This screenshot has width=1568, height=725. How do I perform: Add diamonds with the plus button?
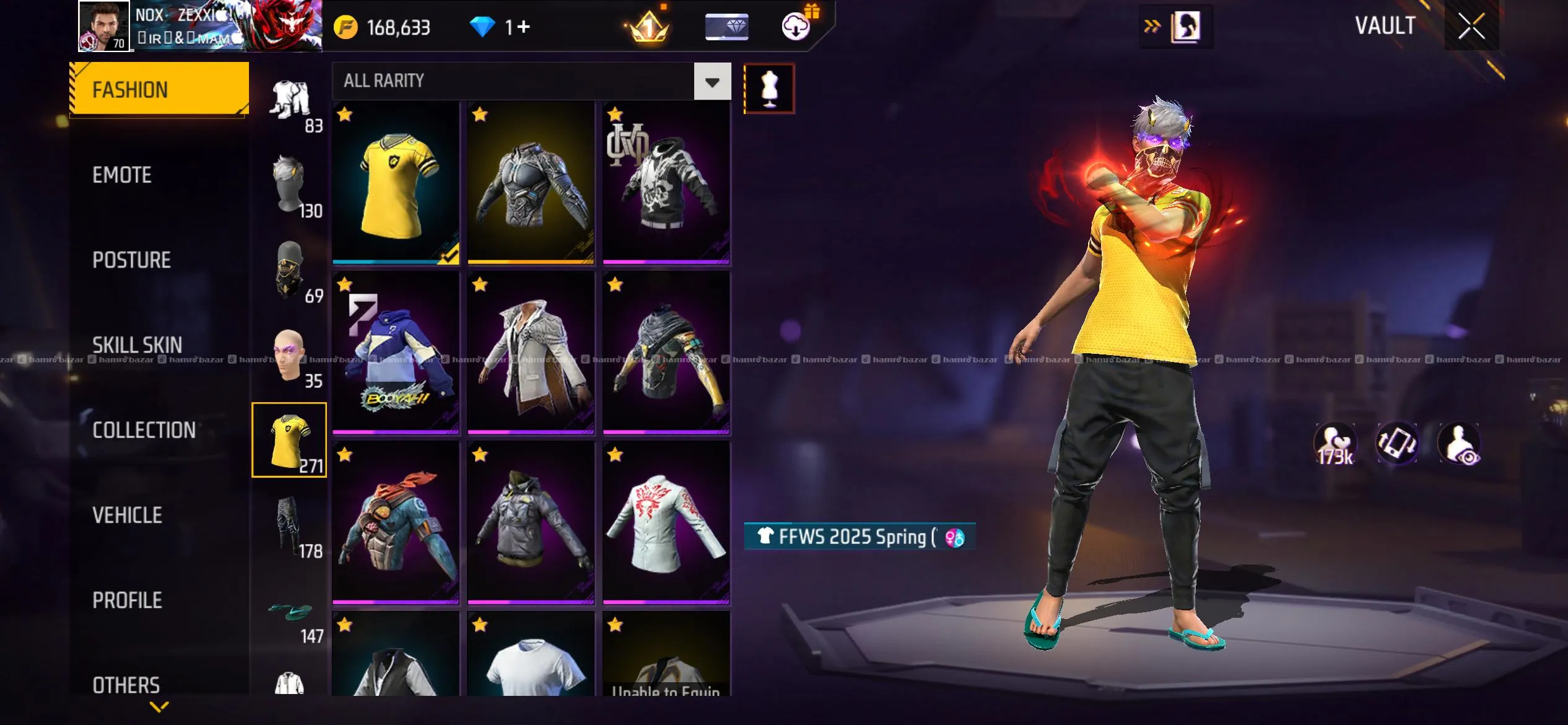coord(523,27)
